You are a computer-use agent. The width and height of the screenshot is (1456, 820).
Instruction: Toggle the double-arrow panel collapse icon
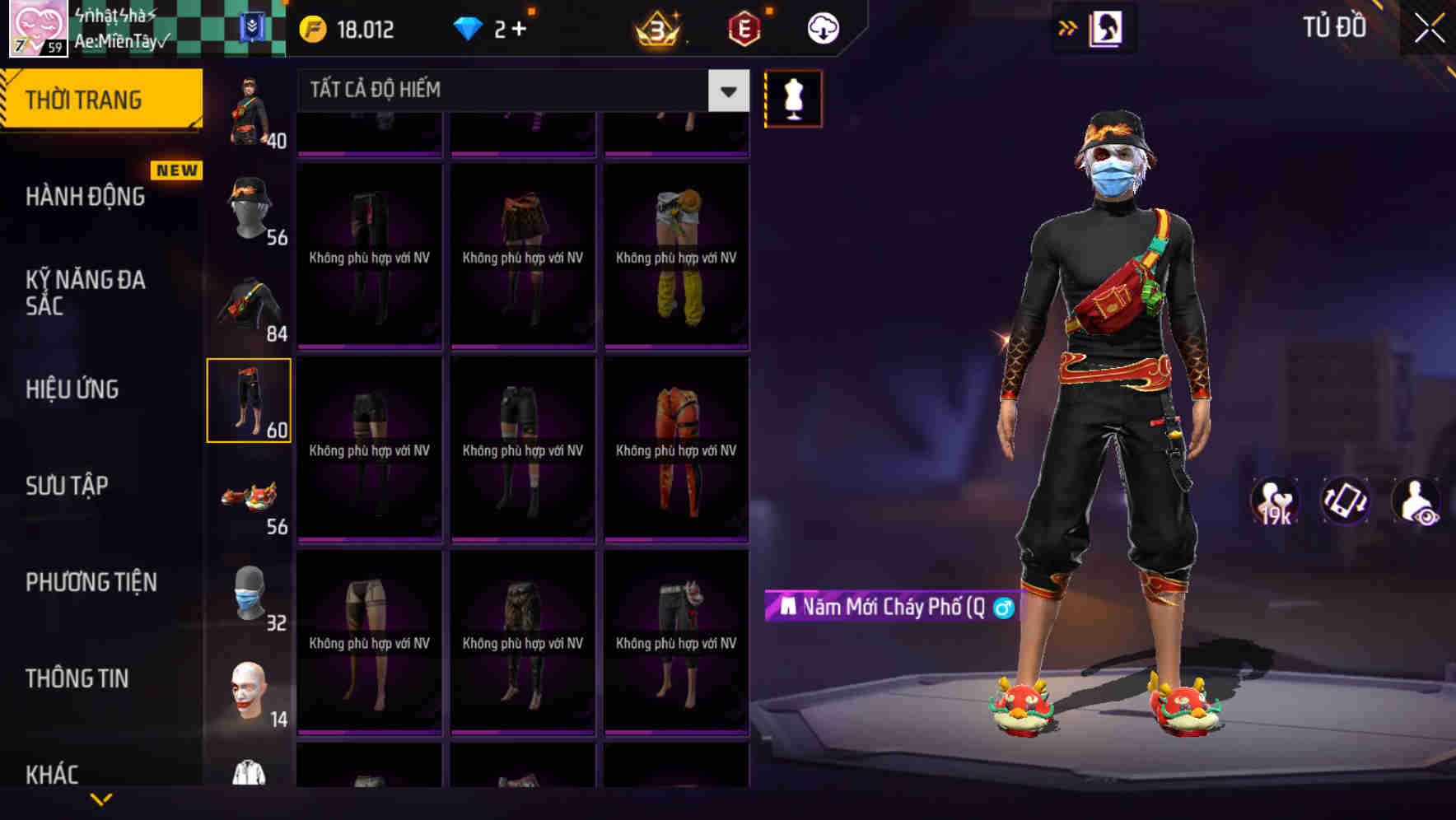(x=1068, y=27)
